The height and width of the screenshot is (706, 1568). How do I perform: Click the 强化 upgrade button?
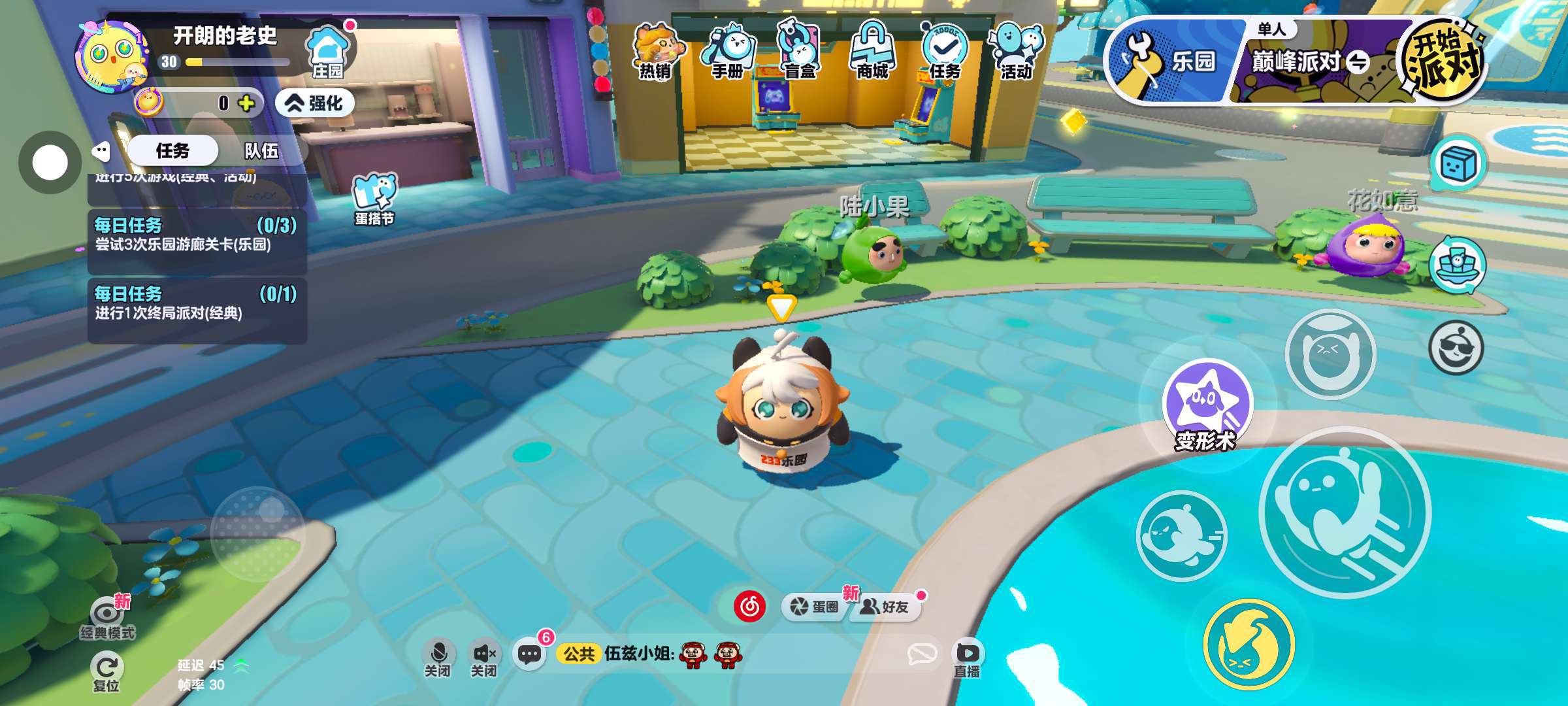coord(316,103)
